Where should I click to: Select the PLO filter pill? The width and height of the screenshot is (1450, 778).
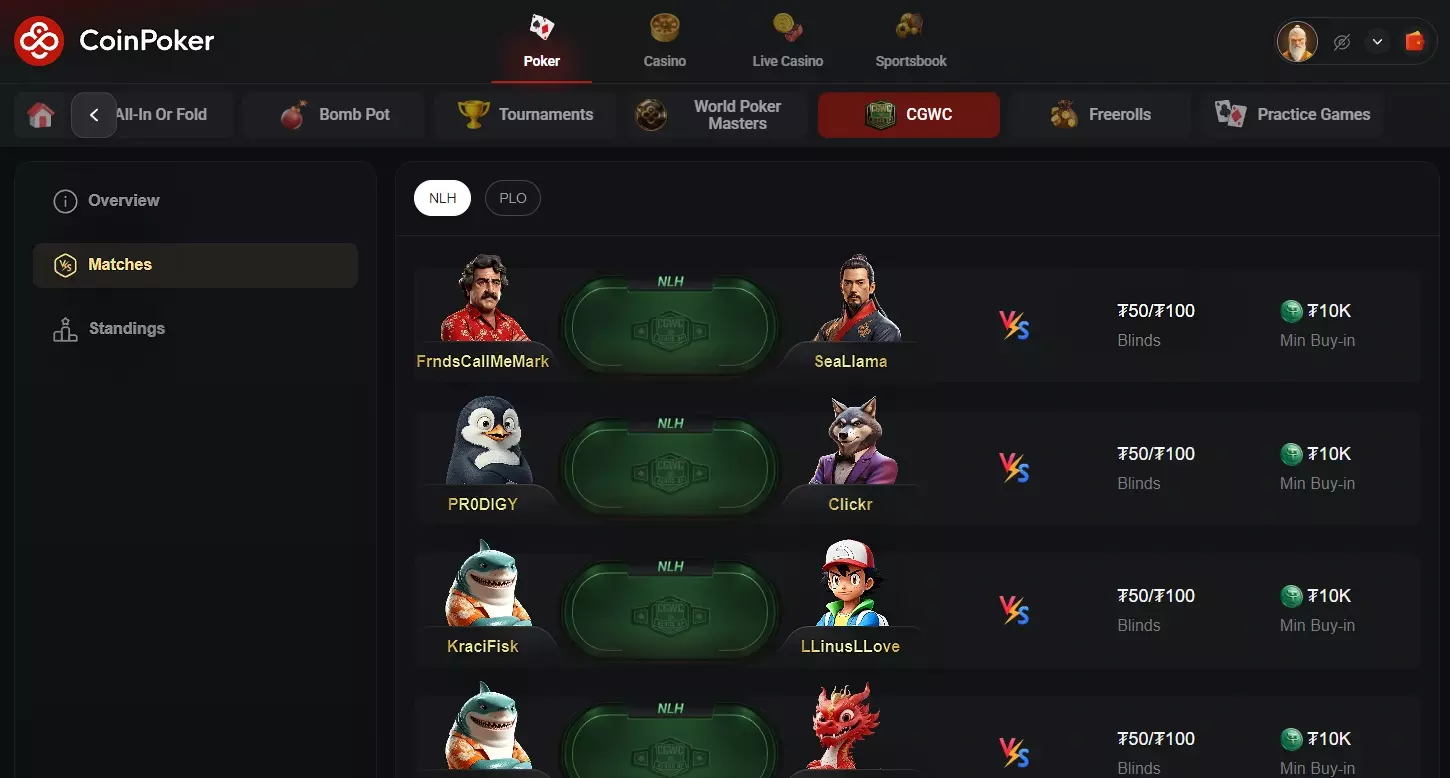click(512, 197)
